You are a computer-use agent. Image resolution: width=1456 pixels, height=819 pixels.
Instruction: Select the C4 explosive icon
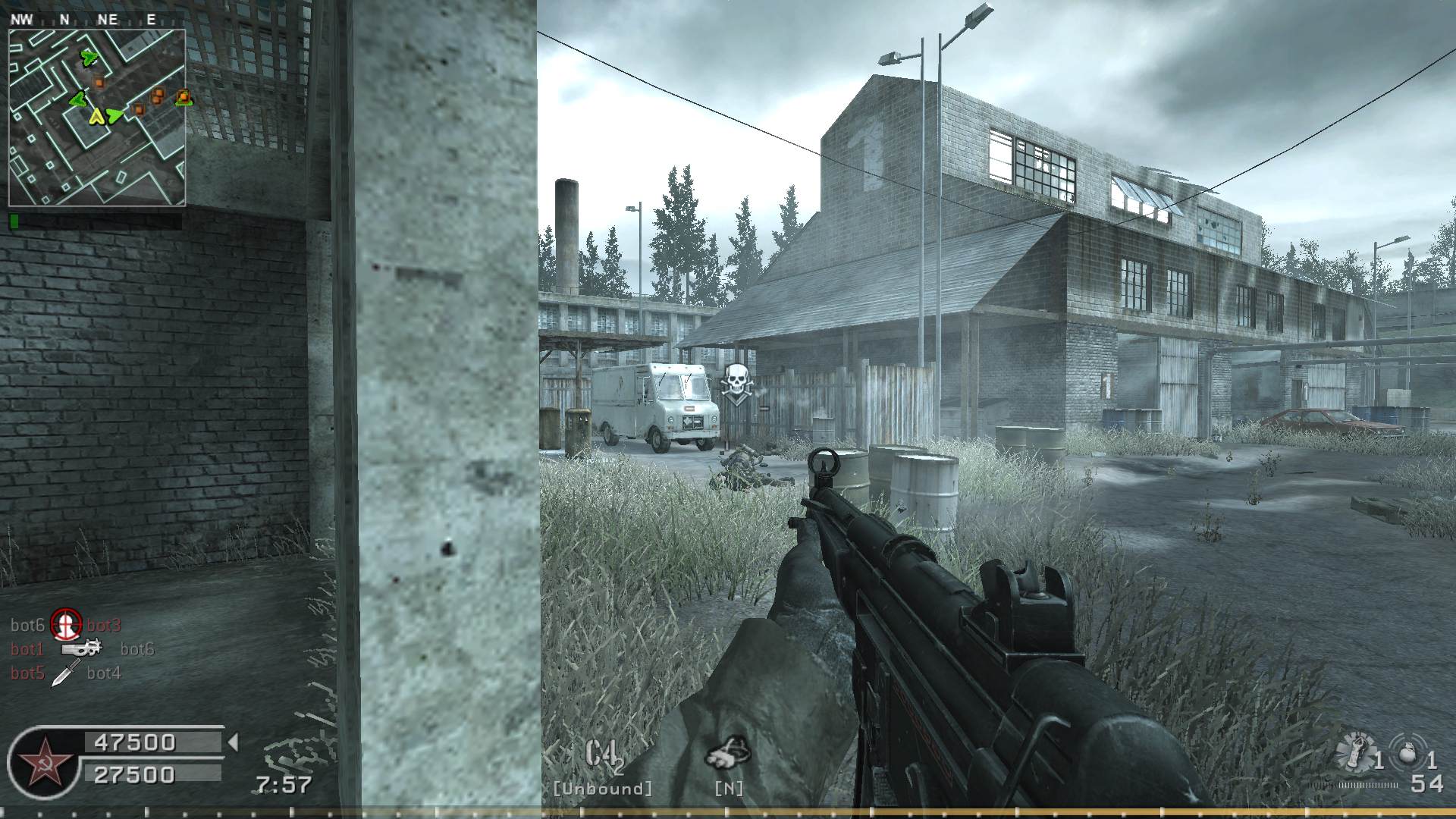(x=604, y=755)
